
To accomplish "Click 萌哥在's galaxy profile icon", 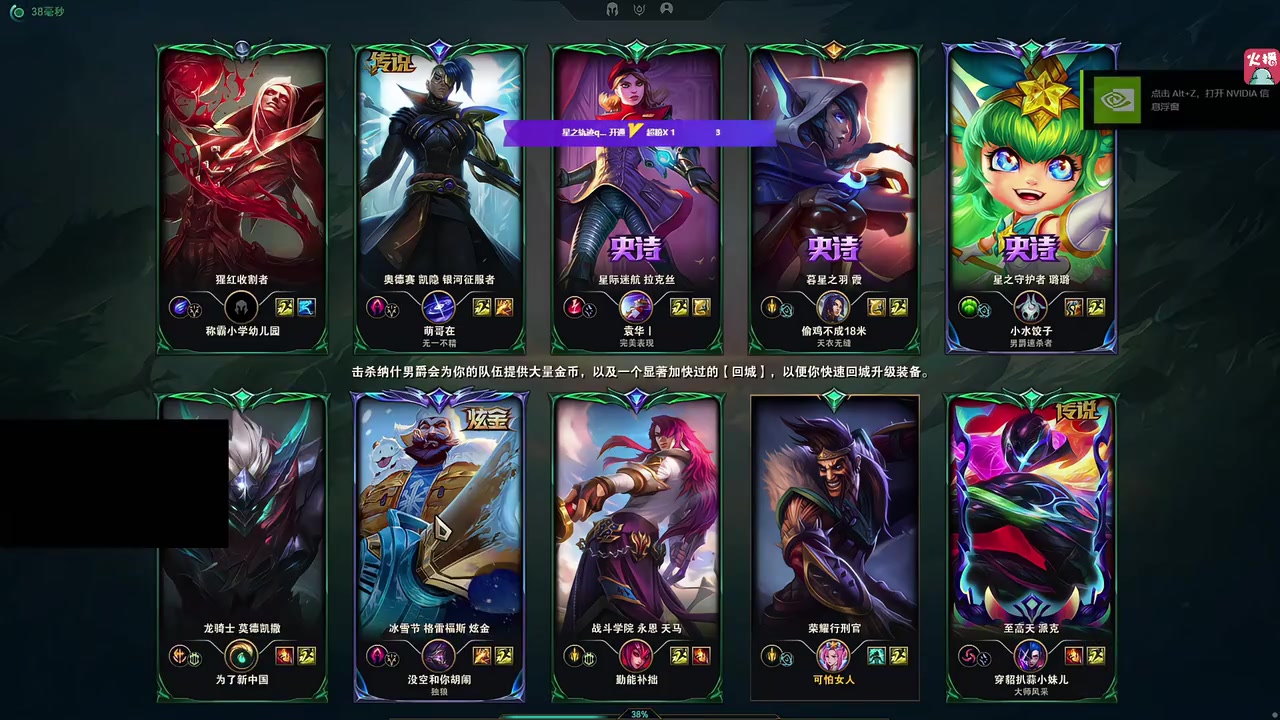I will point(438,307).
